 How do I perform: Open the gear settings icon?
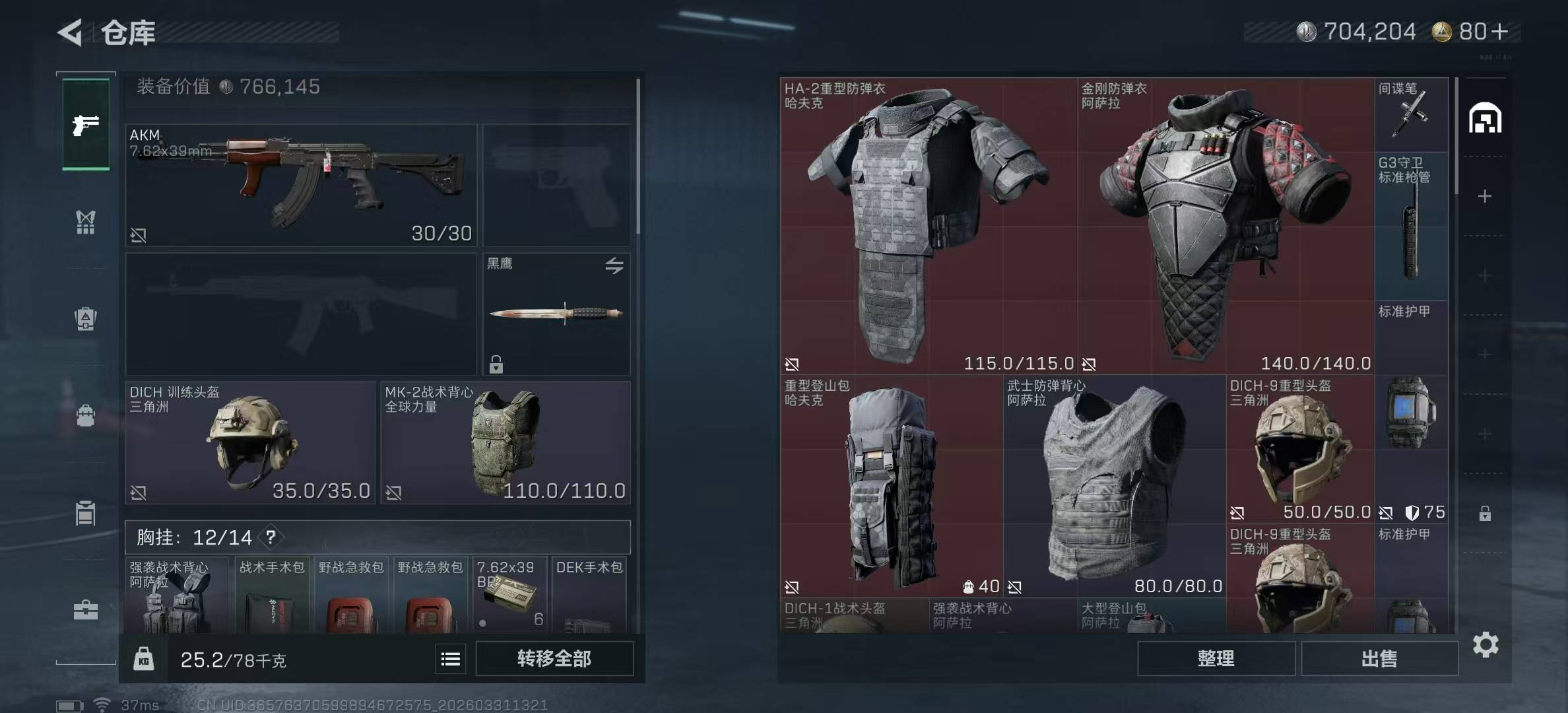coord(1486,645)
